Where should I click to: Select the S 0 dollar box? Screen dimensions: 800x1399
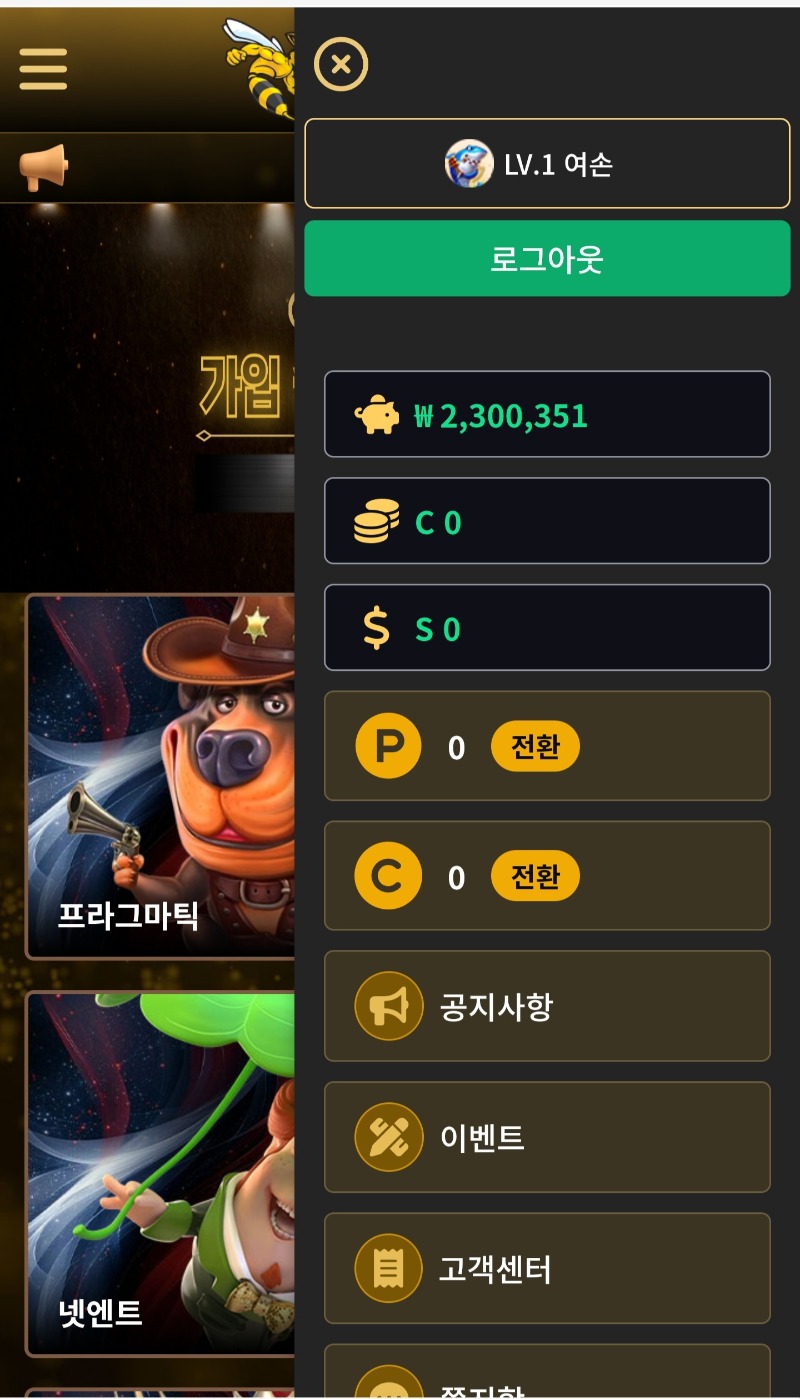pyautogui.click(x=547, y=628)
